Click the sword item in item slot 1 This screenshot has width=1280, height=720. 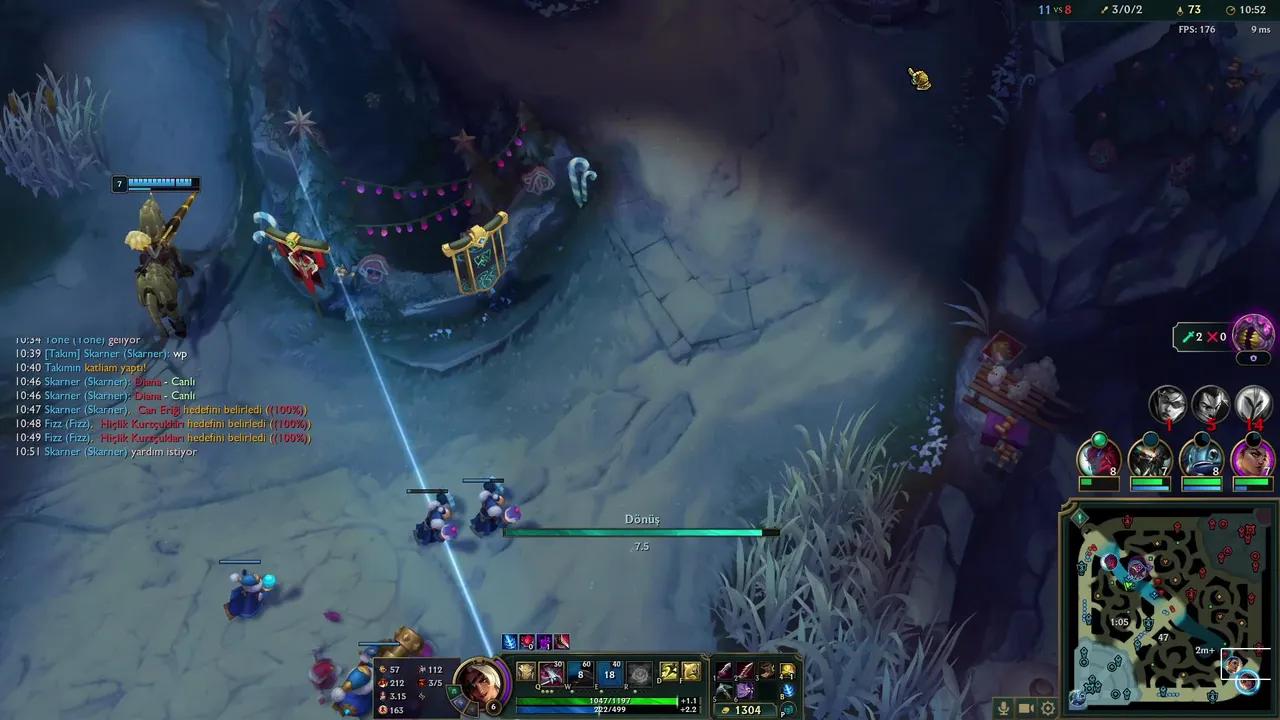coord(726,672)
